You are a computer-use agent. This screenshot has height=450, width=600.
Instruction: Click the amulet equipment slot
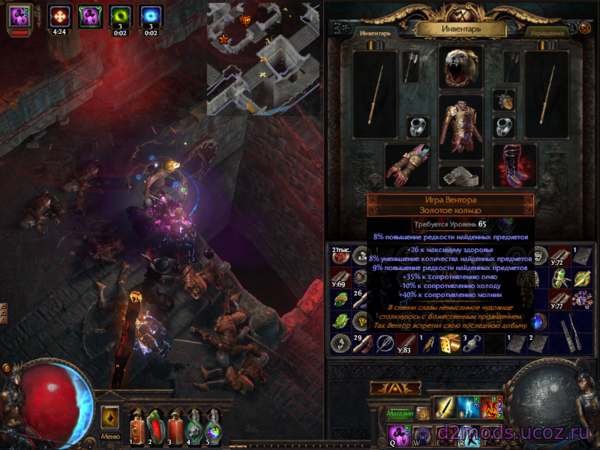pyautogui.click(x=504, y=101)
